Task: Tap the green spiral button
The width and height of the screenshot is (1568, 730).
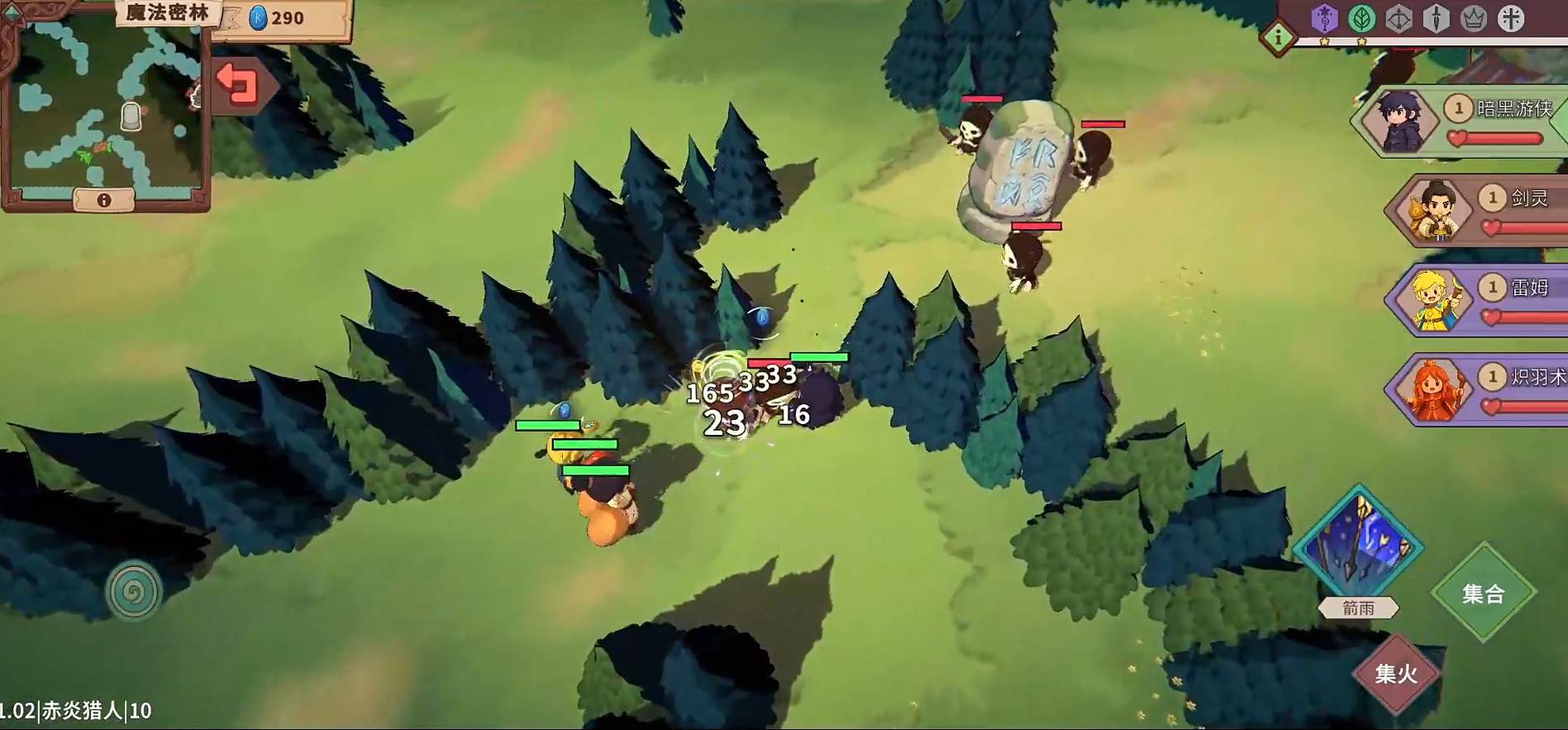Action: 133,590
